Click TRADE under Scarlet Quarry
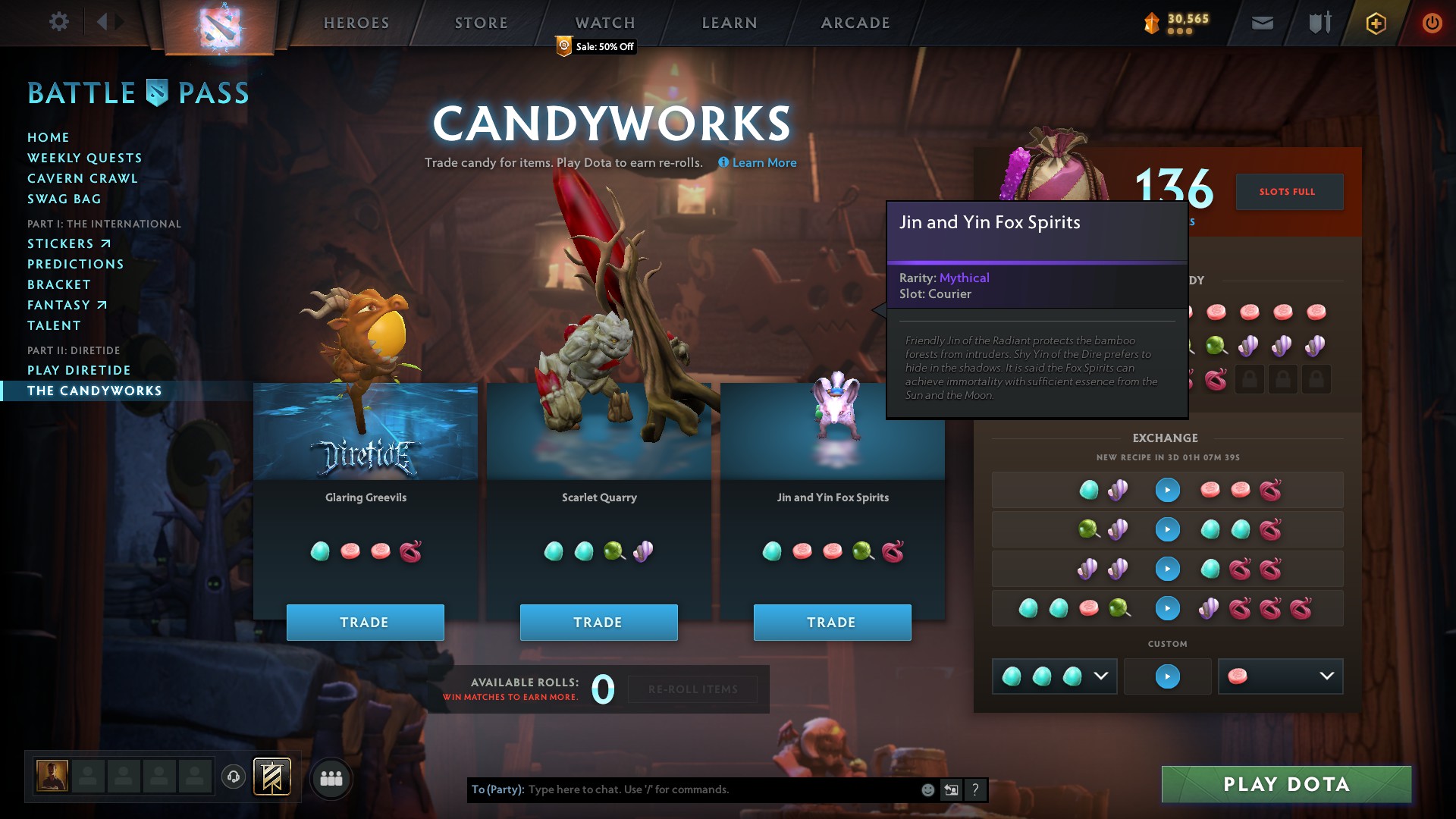 [x=598, y=622]
